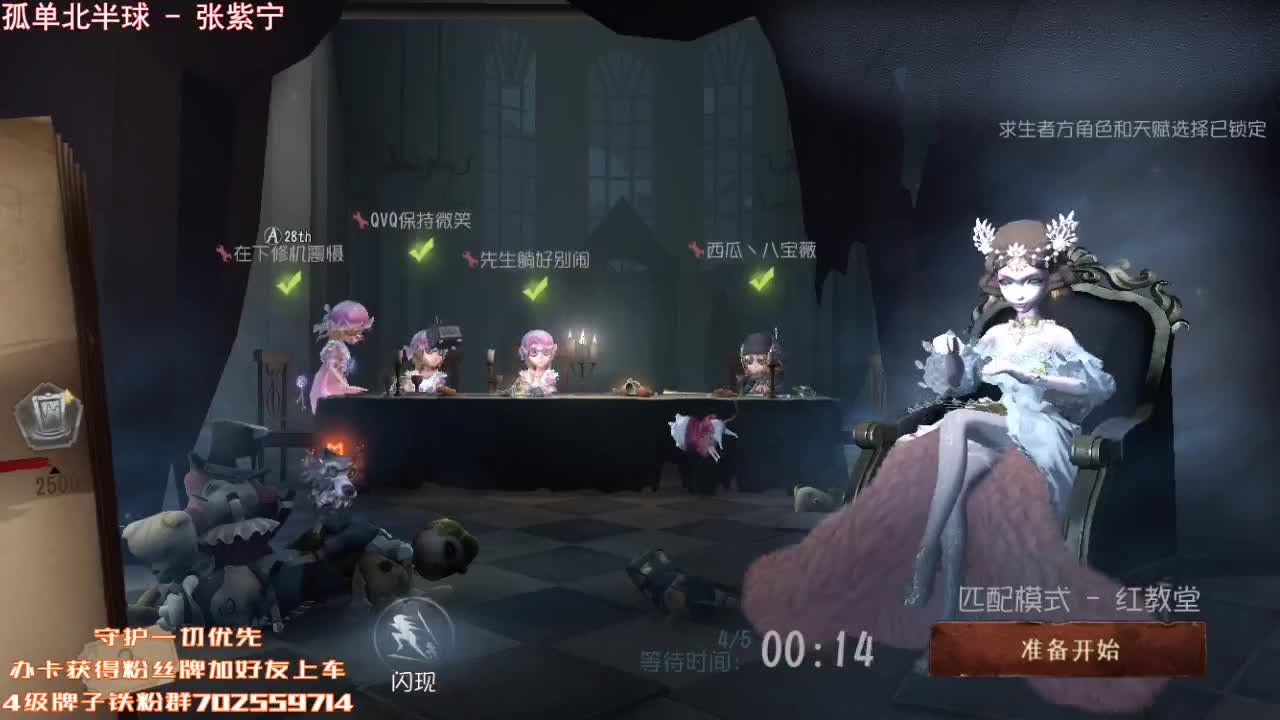Click the ready checkmark above 在下修机震慑
This screenshot has height=720, width=1280.
pos(286,286)
